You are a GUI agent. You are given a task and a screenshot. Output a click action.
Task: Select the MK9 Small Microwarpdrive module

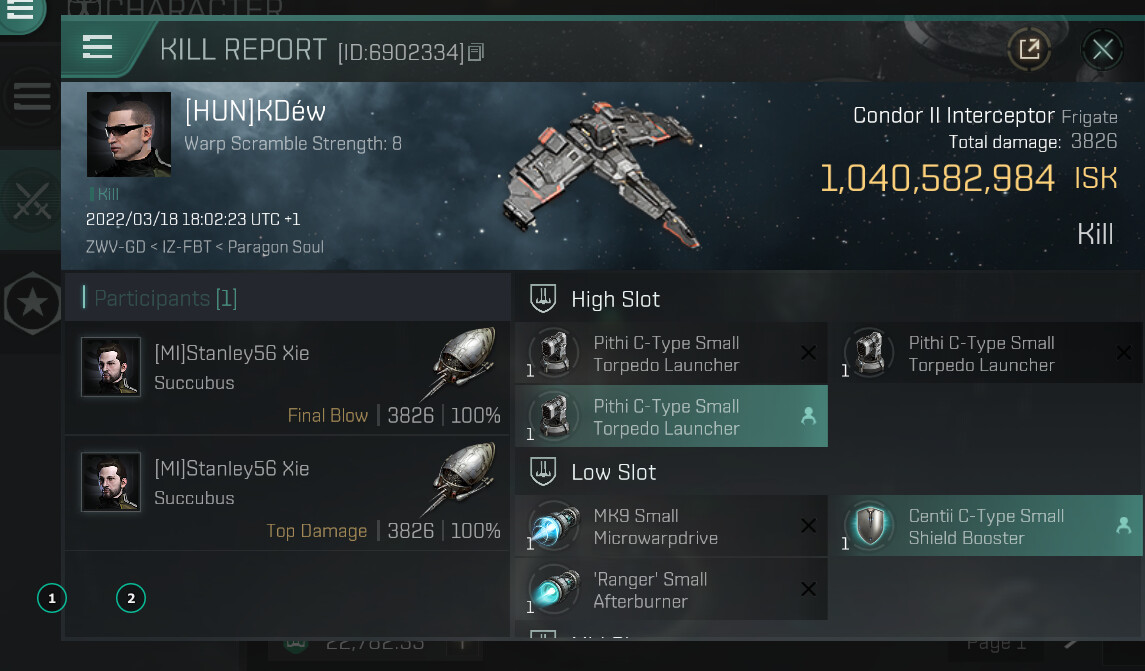[x=671, y=526]
